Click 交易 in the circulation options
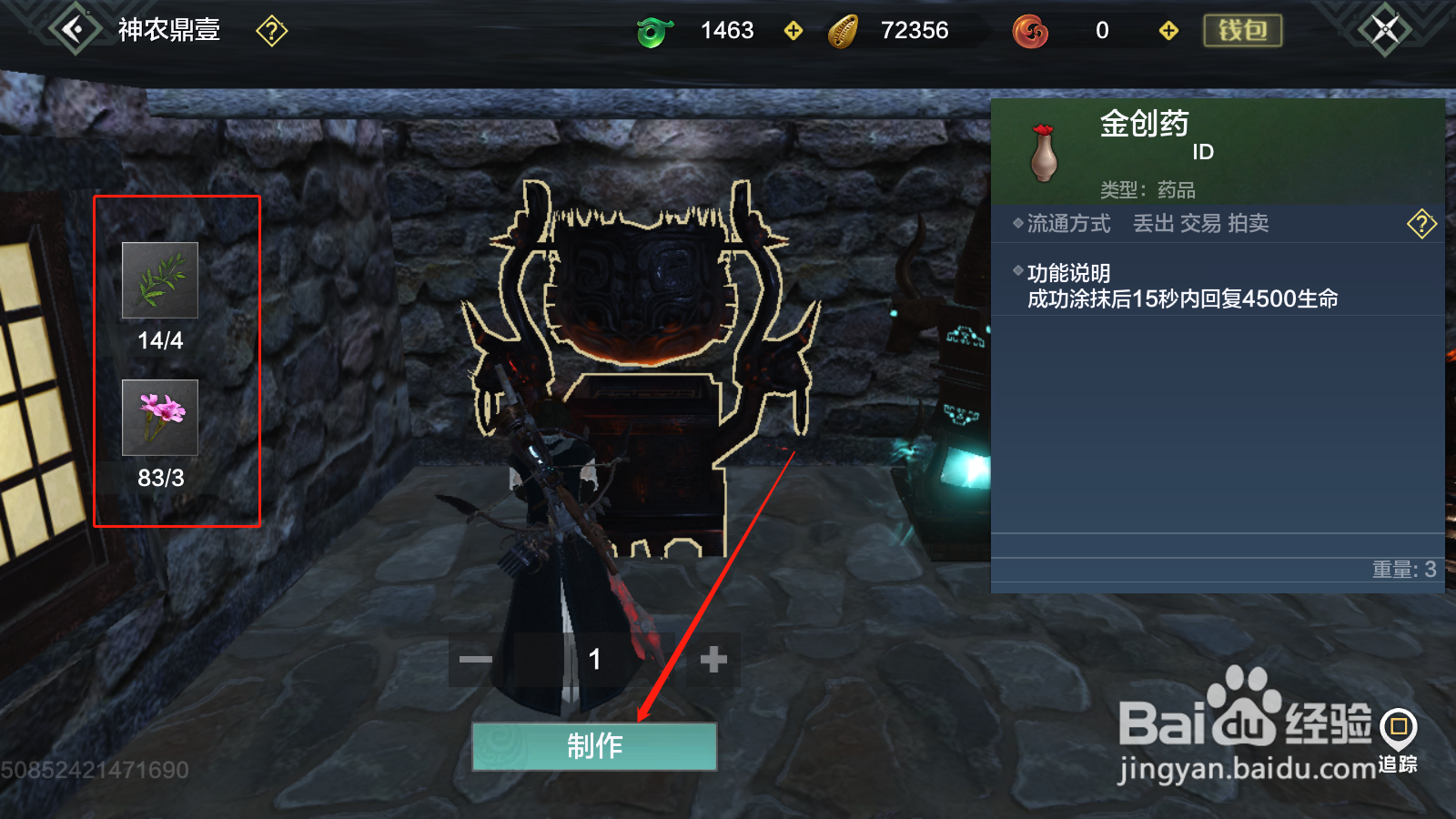 [1198, 224]
